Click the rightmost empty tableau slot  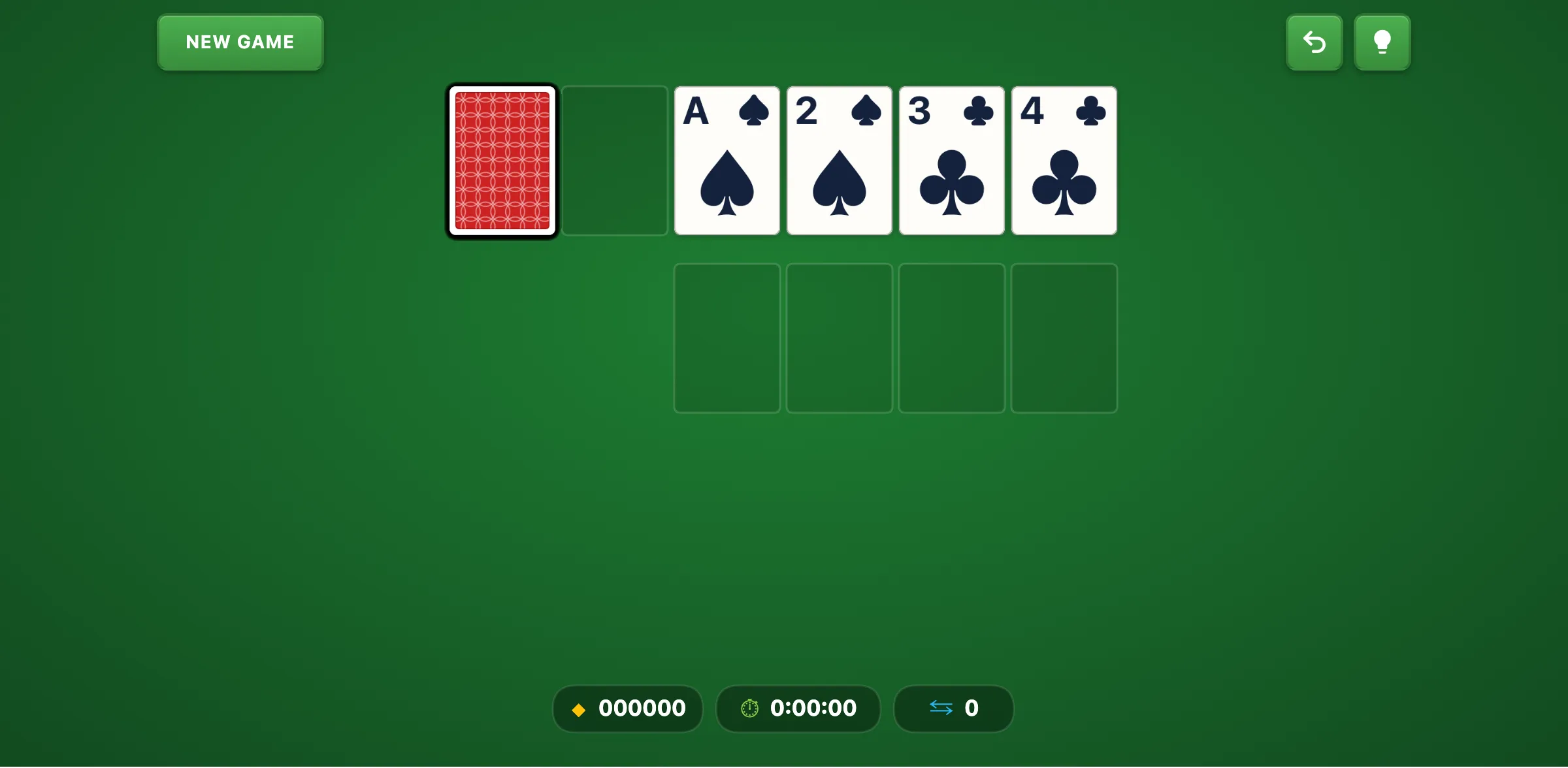(x=1064, y=337)
